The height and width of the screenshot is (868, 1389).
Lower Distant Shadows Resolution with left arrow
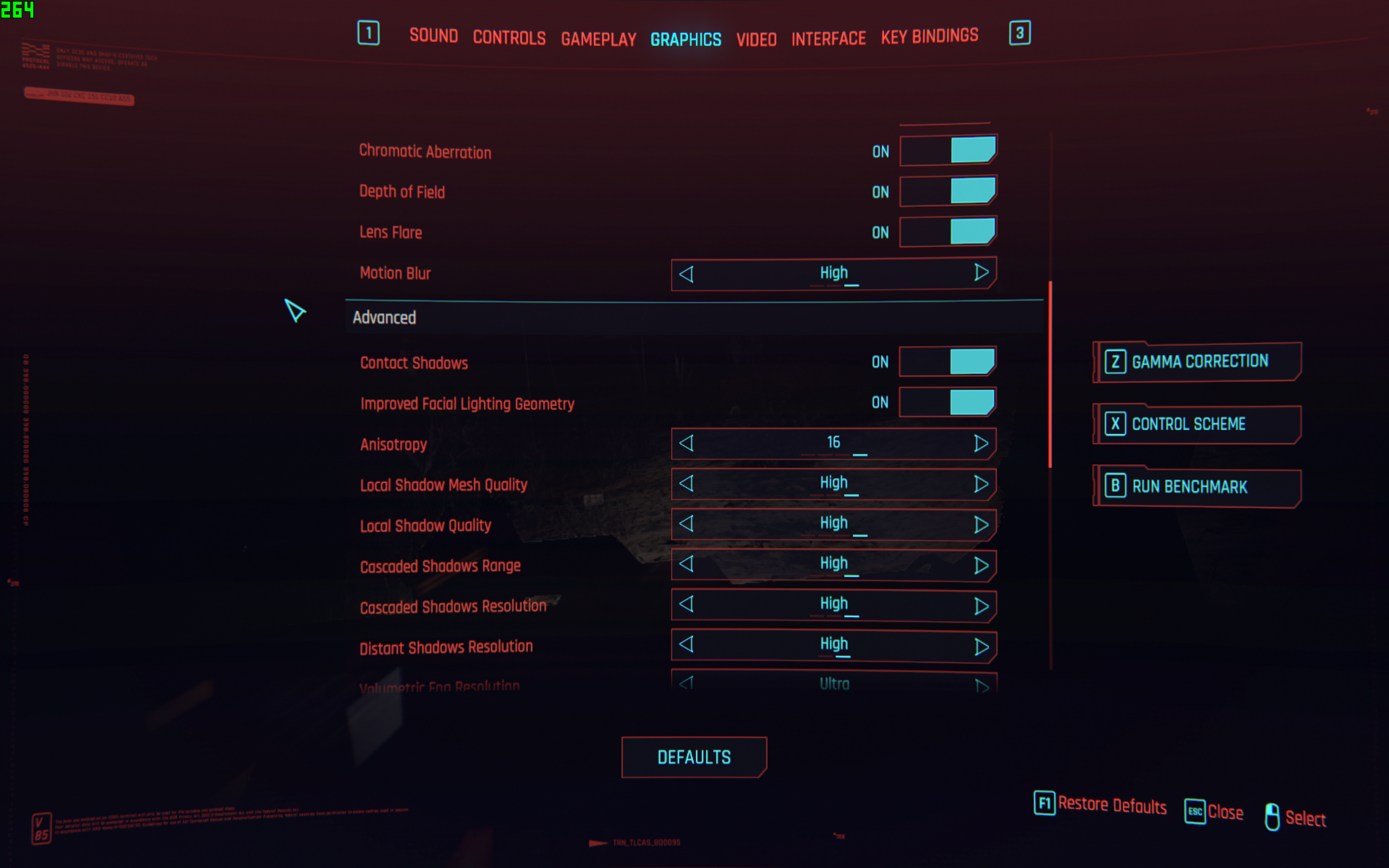tap(686, 644)
